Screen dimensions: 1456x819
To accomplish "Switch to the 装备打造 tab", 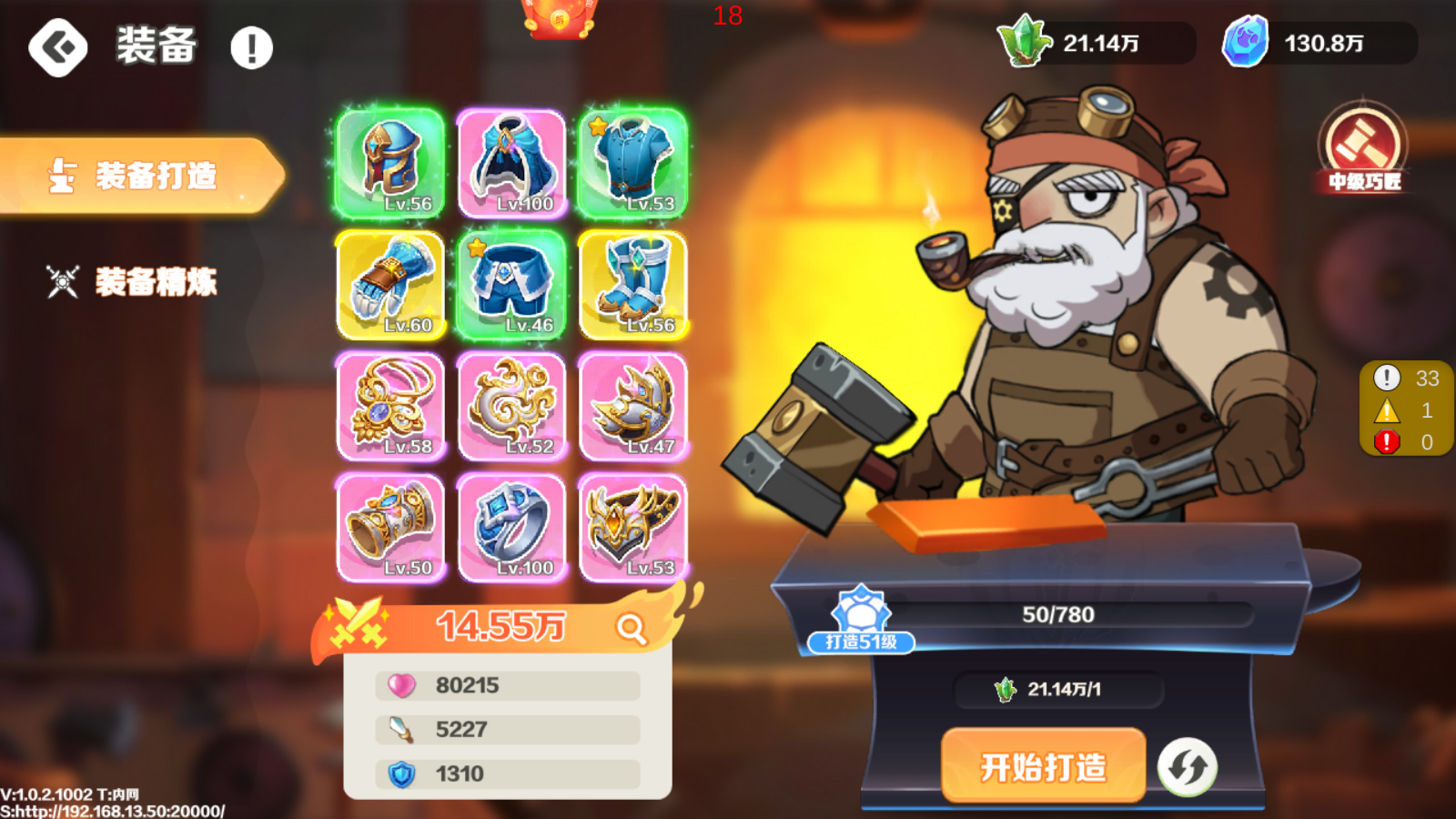I will pyautogui.click(x=155, y=177).
